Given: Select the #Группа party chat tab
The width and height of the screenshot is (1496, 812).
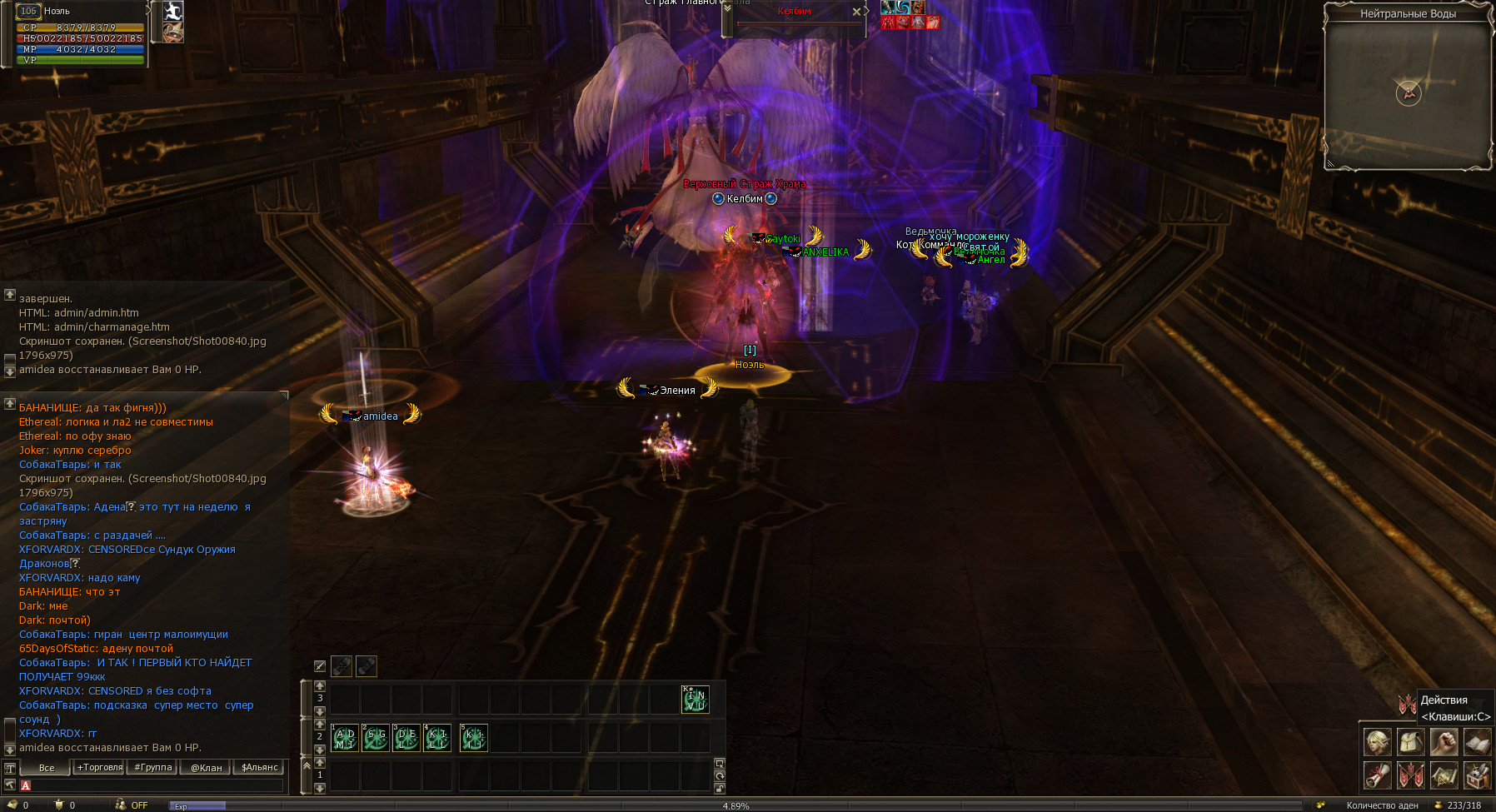Looking at the screenshot, I should pos(153,768).
